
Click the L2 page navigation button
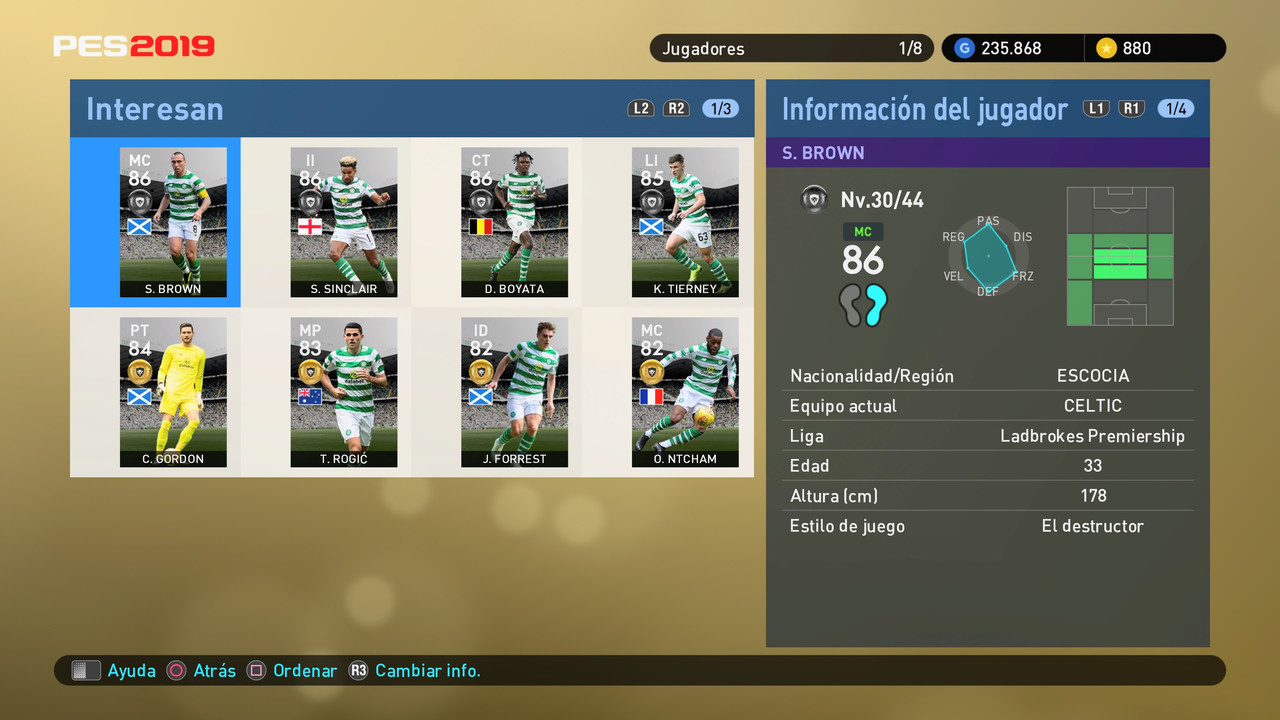pyautogui.click(x=640, y=108)
